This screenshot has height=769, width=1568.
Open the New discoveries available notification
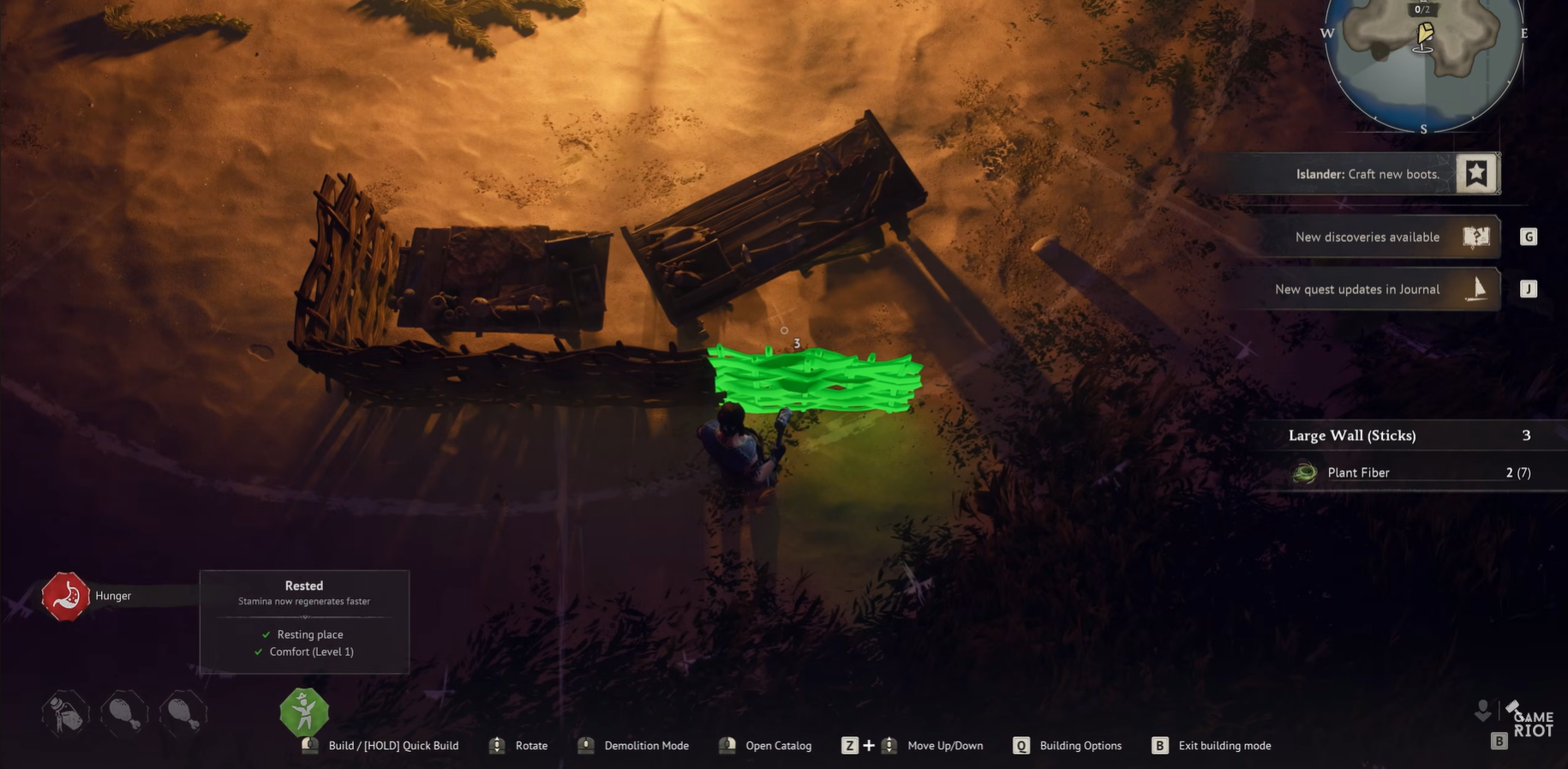coord(1367,237)
